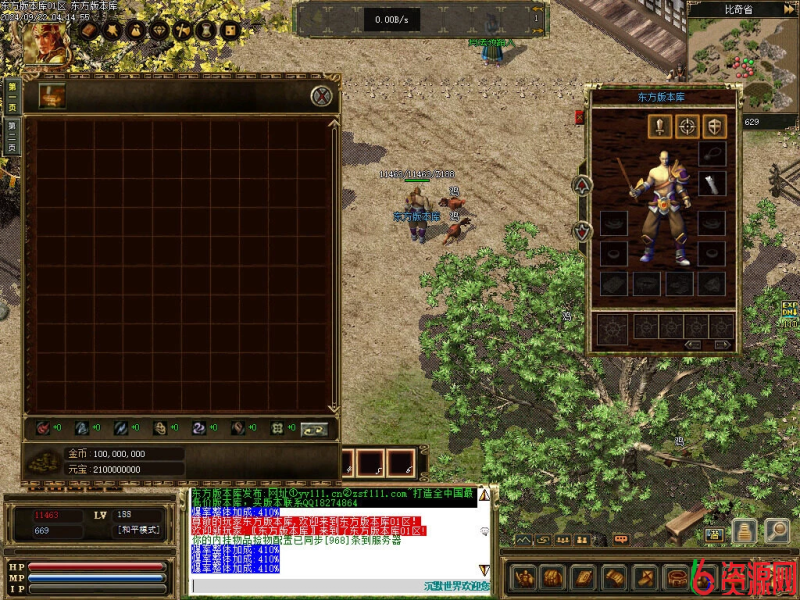This screenshot has height=600, width=800.
Task: Select the equipped necklace slot
Action: click(x=711, y=153)
